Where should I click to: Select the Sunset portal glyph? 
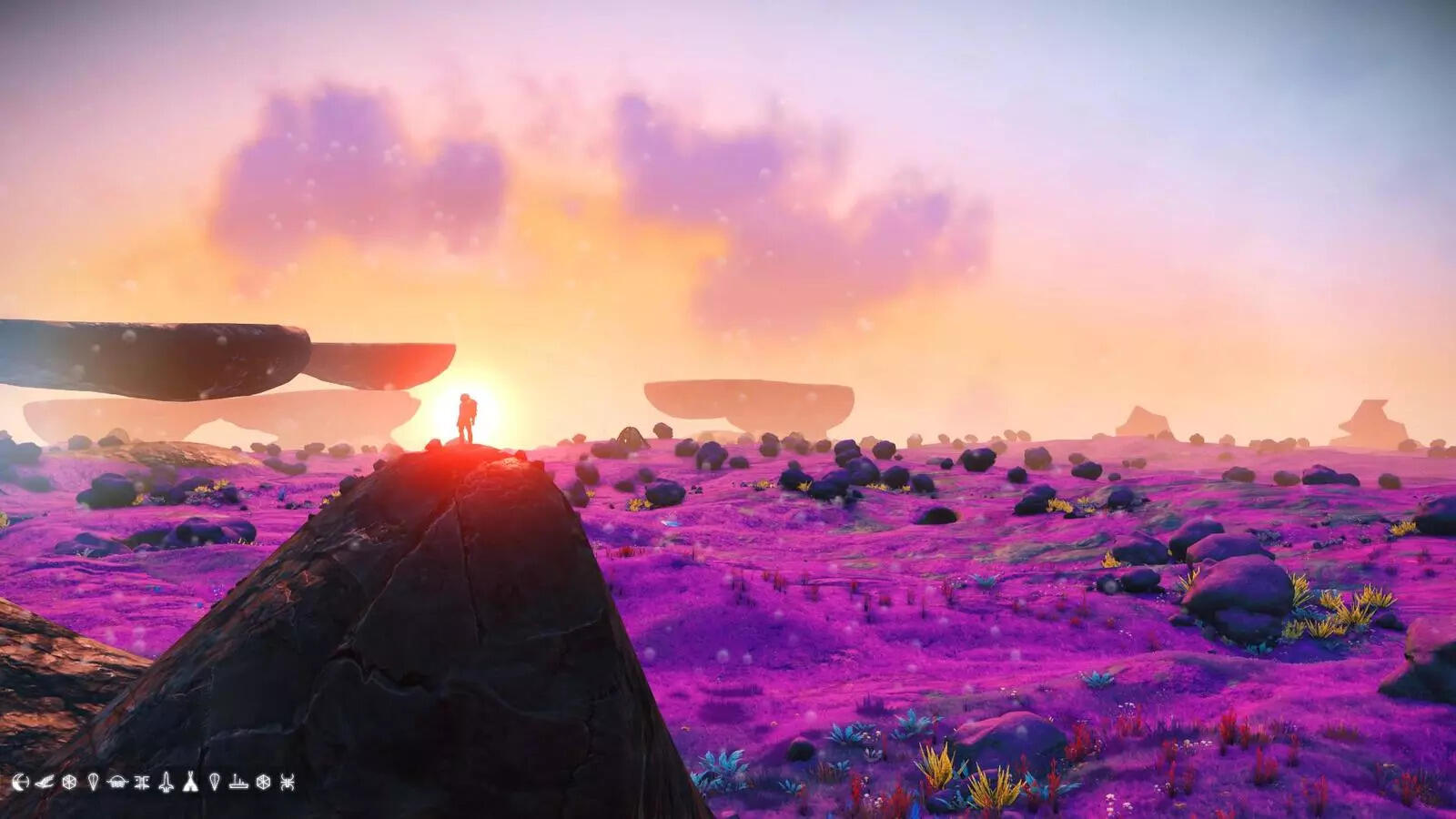coord(21,783)
